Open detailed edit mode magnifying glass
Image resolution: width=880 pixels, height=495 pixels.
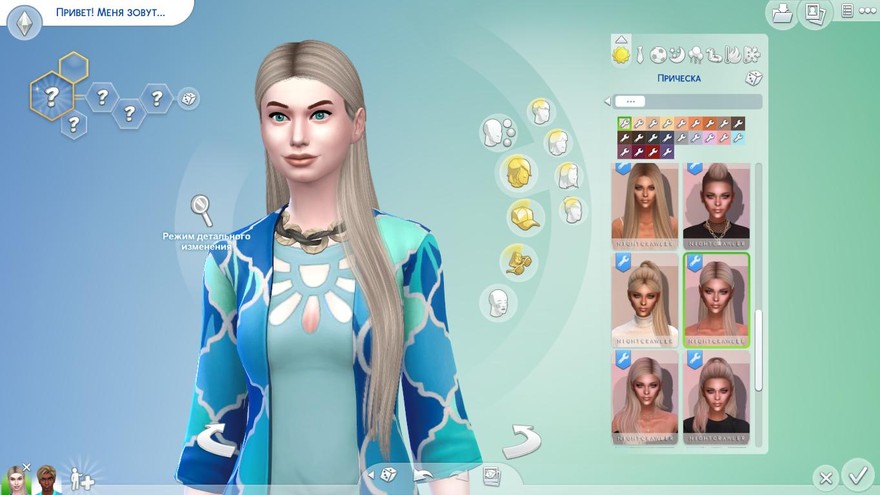coord(202,210)
